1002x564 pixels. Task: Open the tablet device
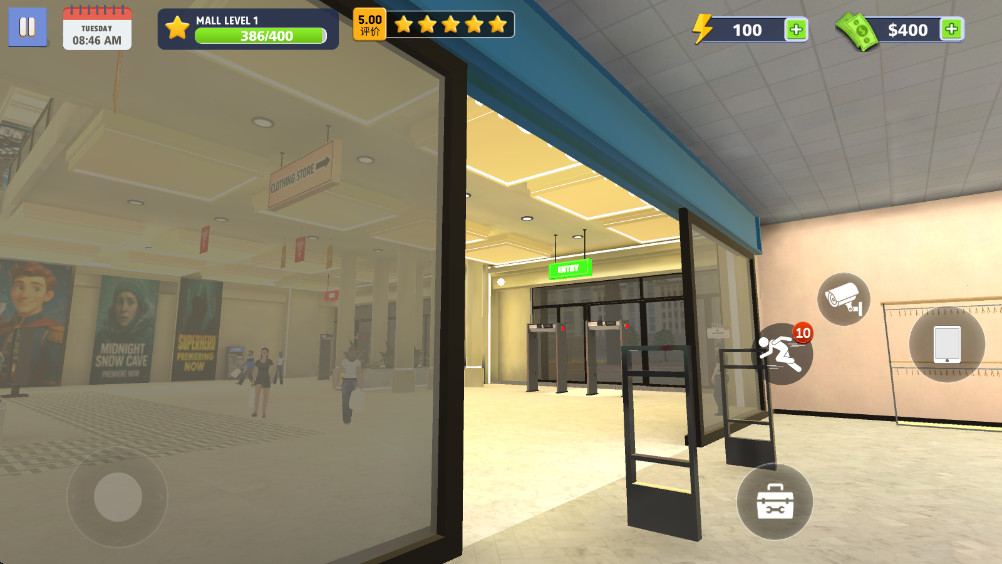pyautogui.click(x=946, y=344)
